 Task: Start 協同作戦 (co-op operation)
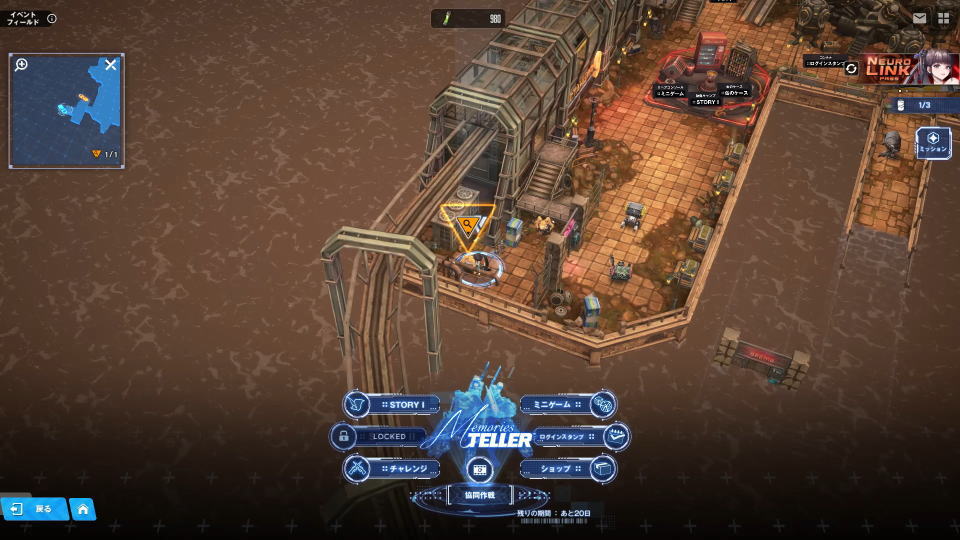[481, 494]
